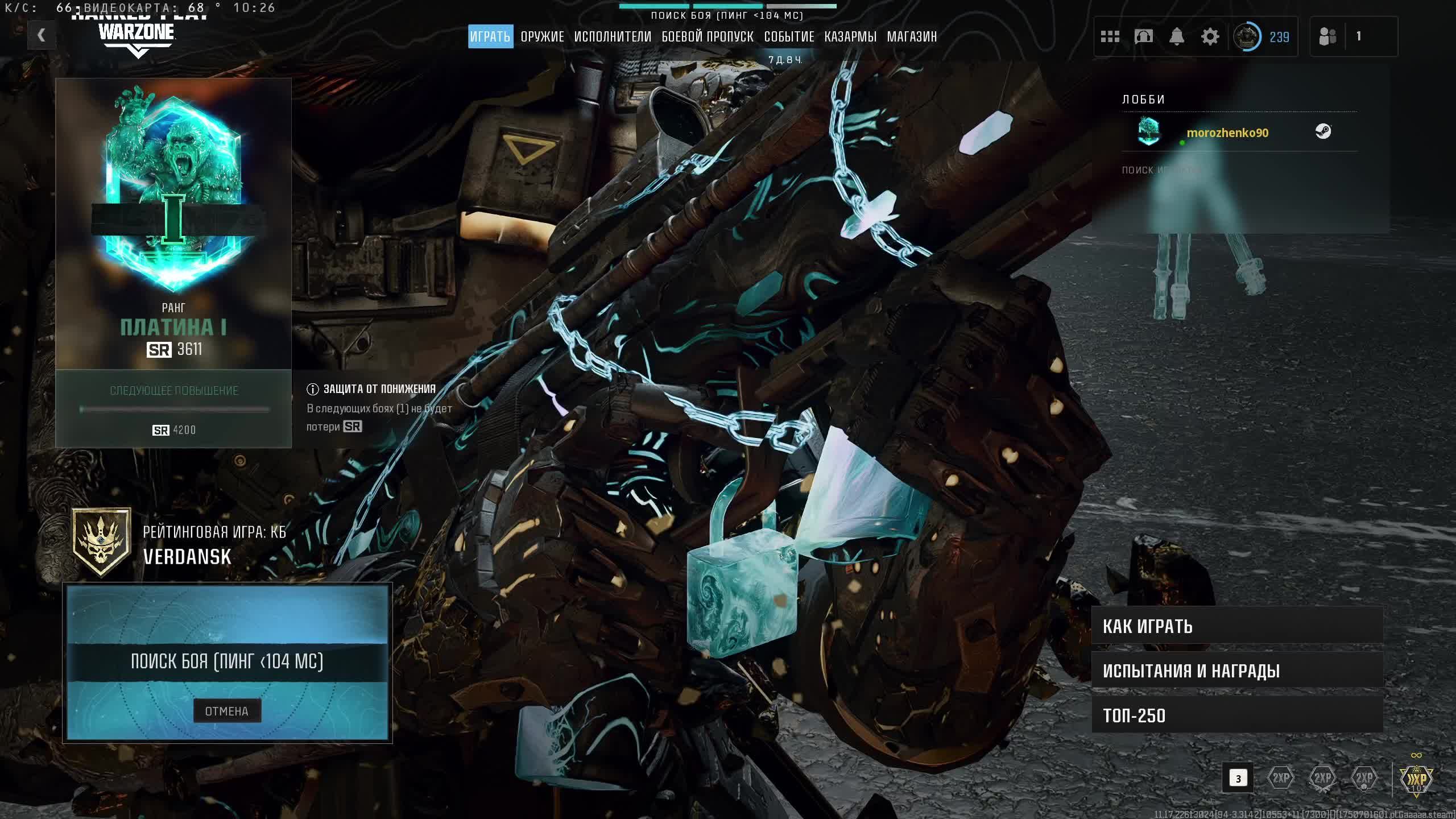Open the БОЕВОЙ ПРОПУСК tab
This screenshot has height=819, width=1456.
(708, 37)
